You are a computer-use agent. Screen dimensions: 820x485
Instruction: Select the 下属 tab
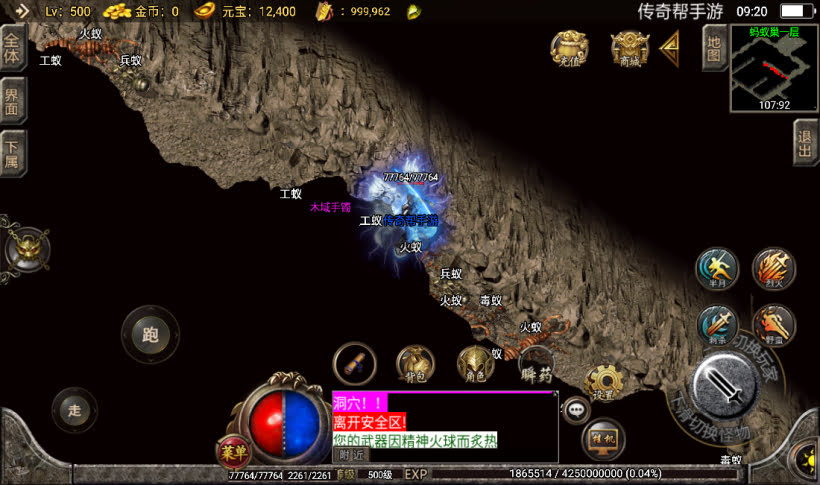pos(13,154)
